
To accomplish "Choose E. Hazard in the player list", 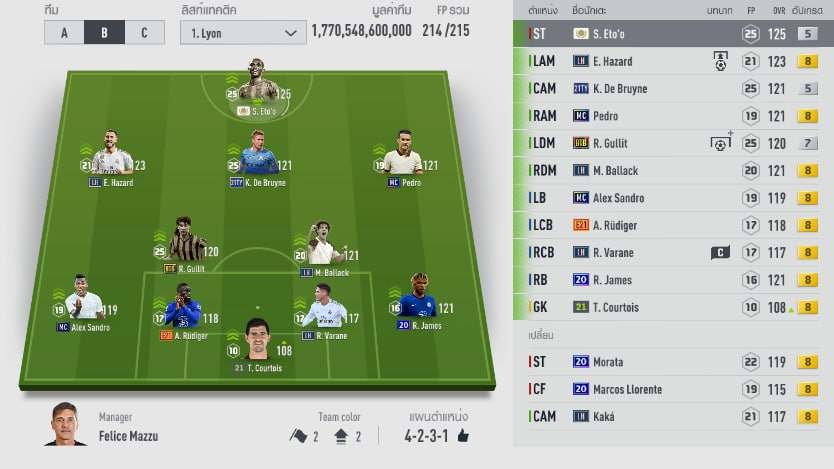I will [x=672, y=61].
